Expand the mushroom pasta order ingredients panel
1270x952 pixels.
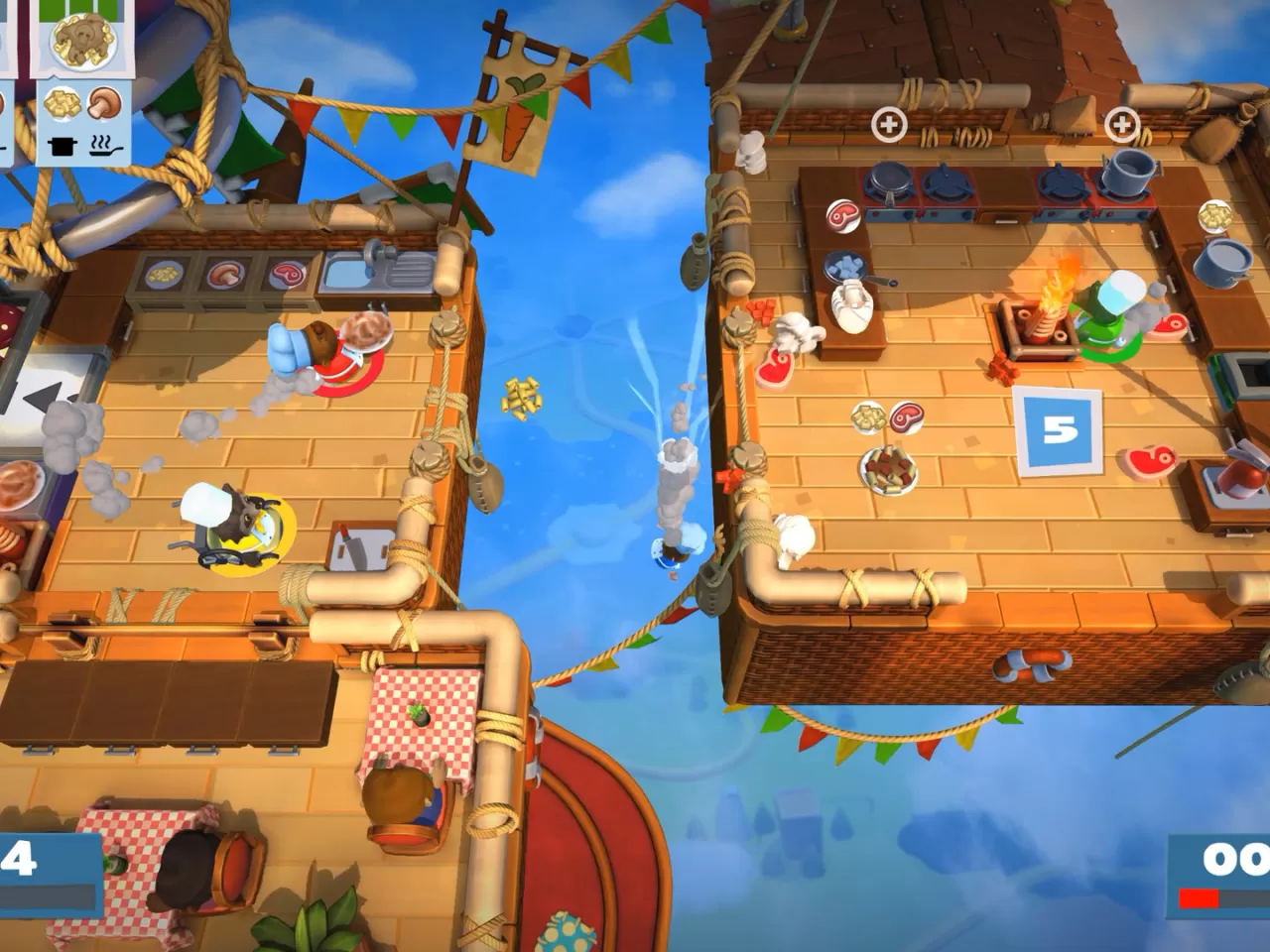click(83, 124)
